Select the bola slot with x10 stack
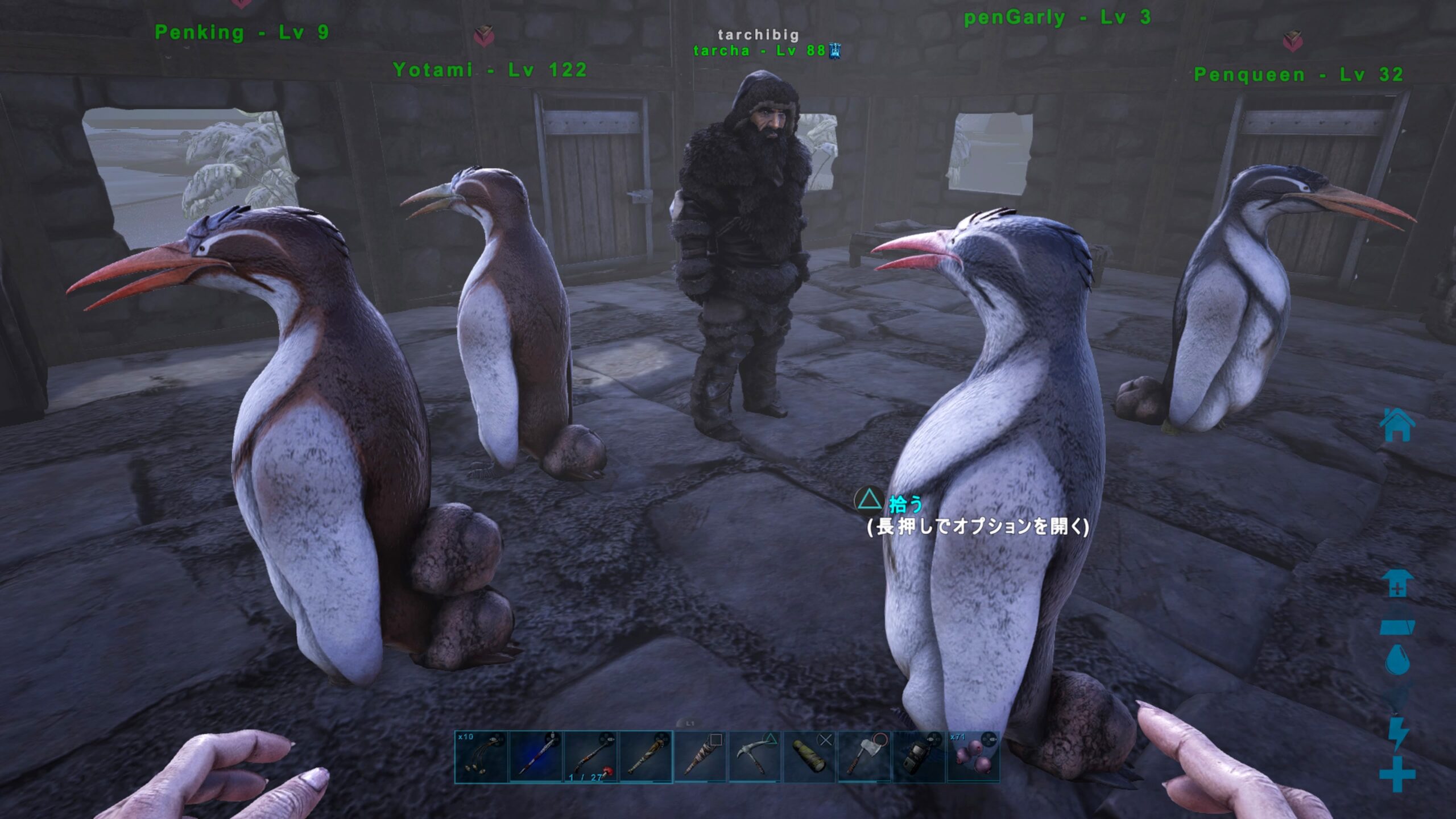The width and height of the screenshot is (1456, 819). [x=481, y=757]
